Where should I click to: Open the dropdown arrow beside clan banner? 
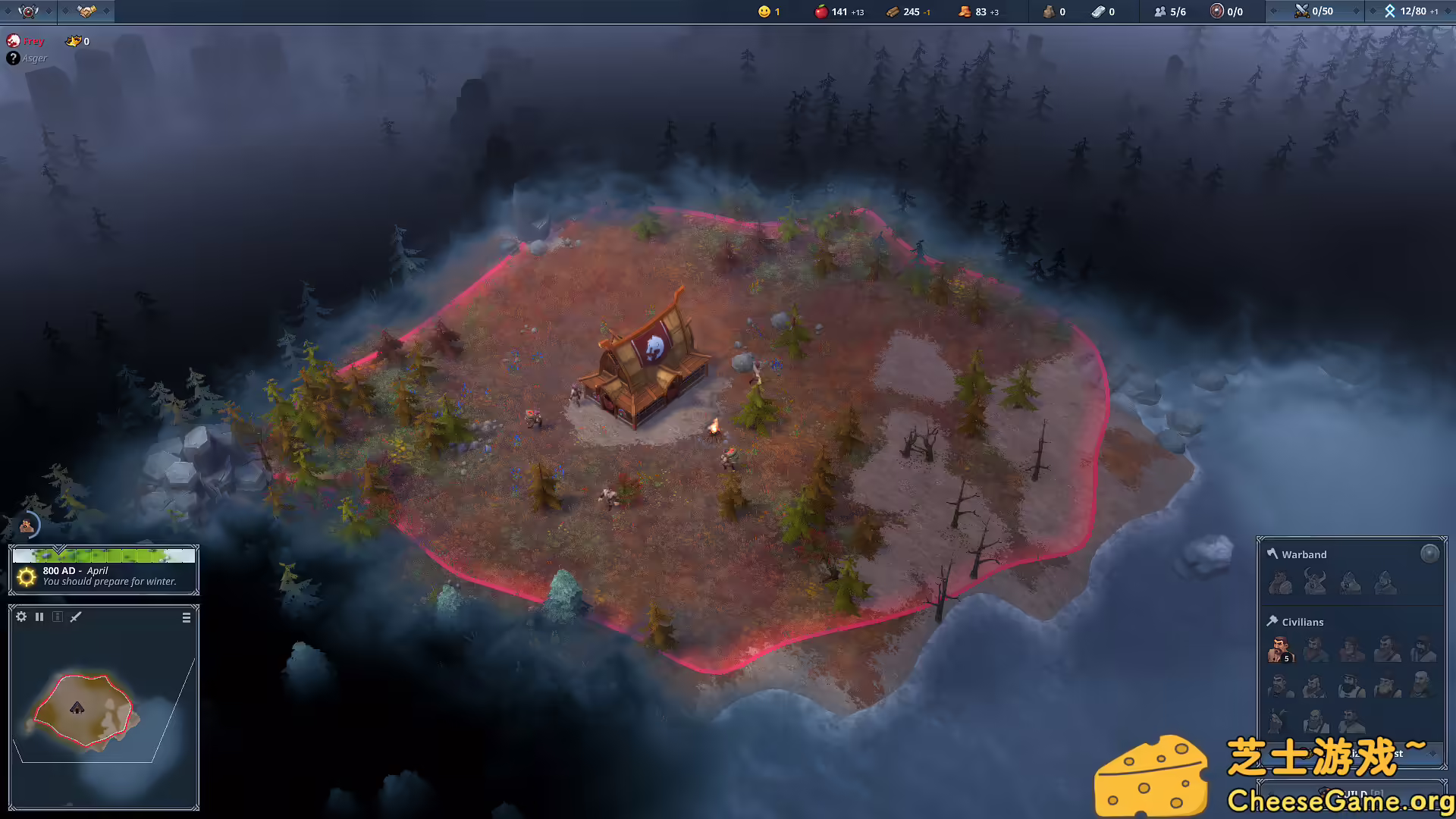(x=47, y=11)
